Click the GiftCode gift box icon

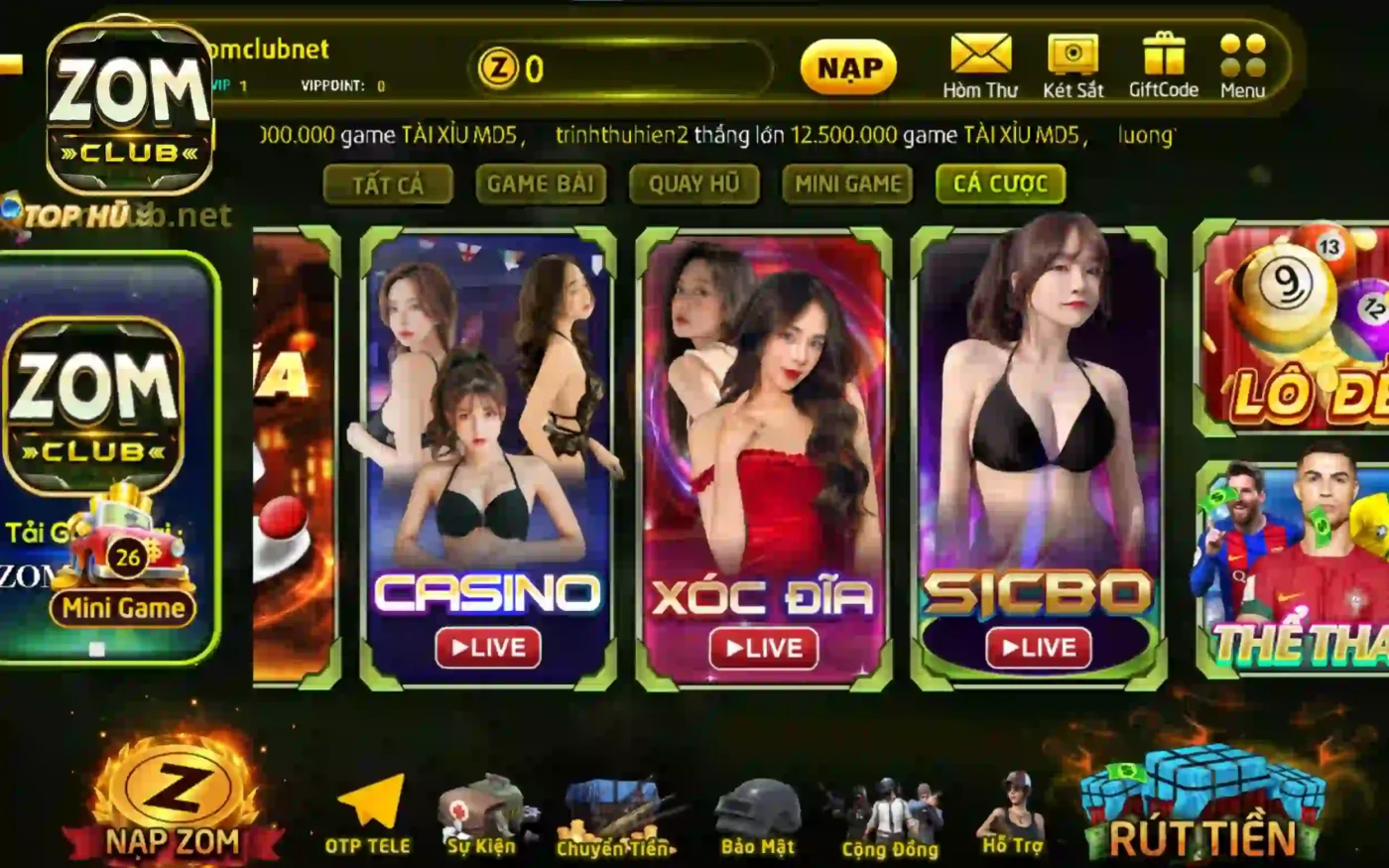(1166, 57)
